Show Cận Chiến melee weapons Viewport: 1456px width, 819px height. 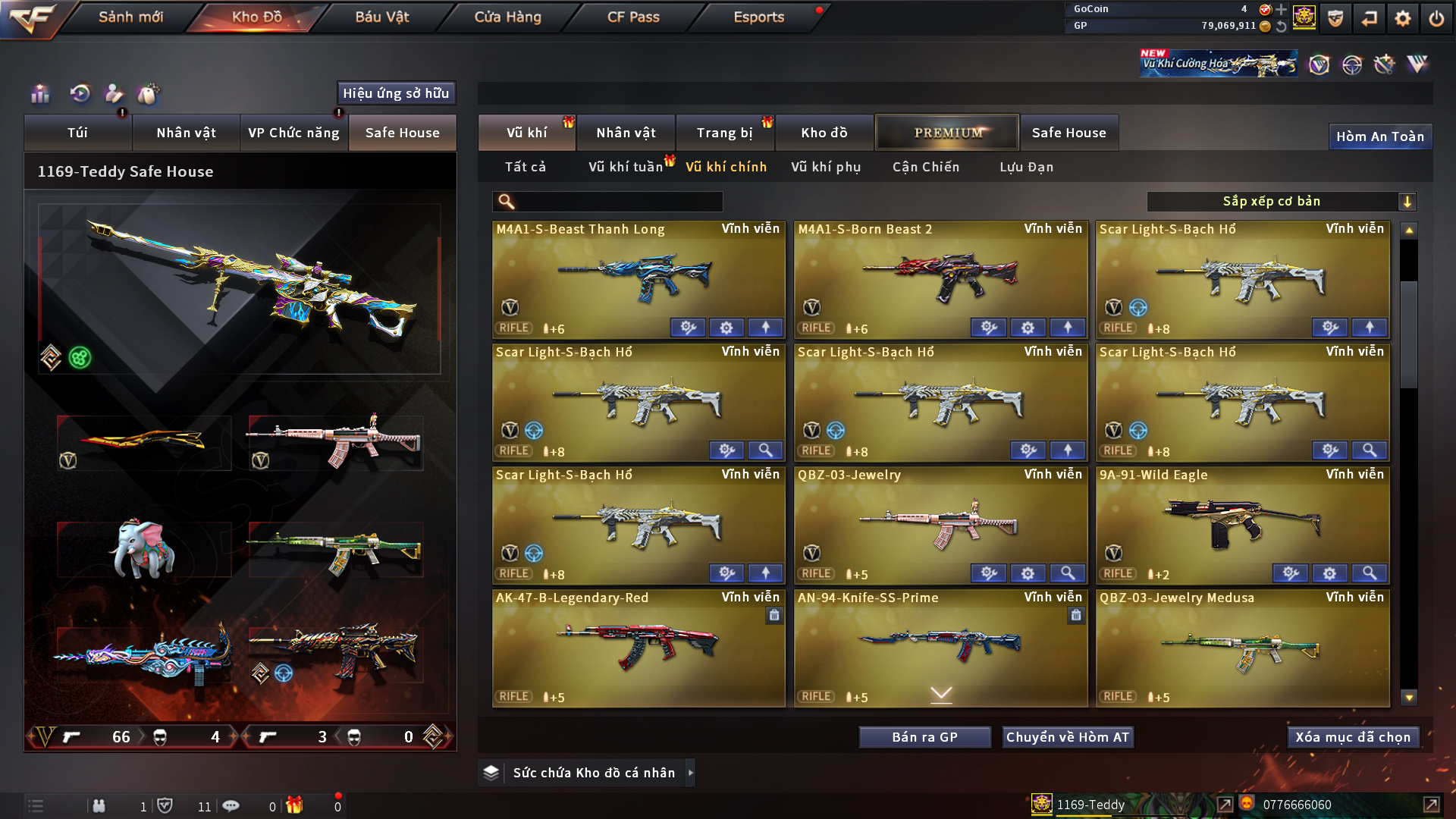pos(926,167)
